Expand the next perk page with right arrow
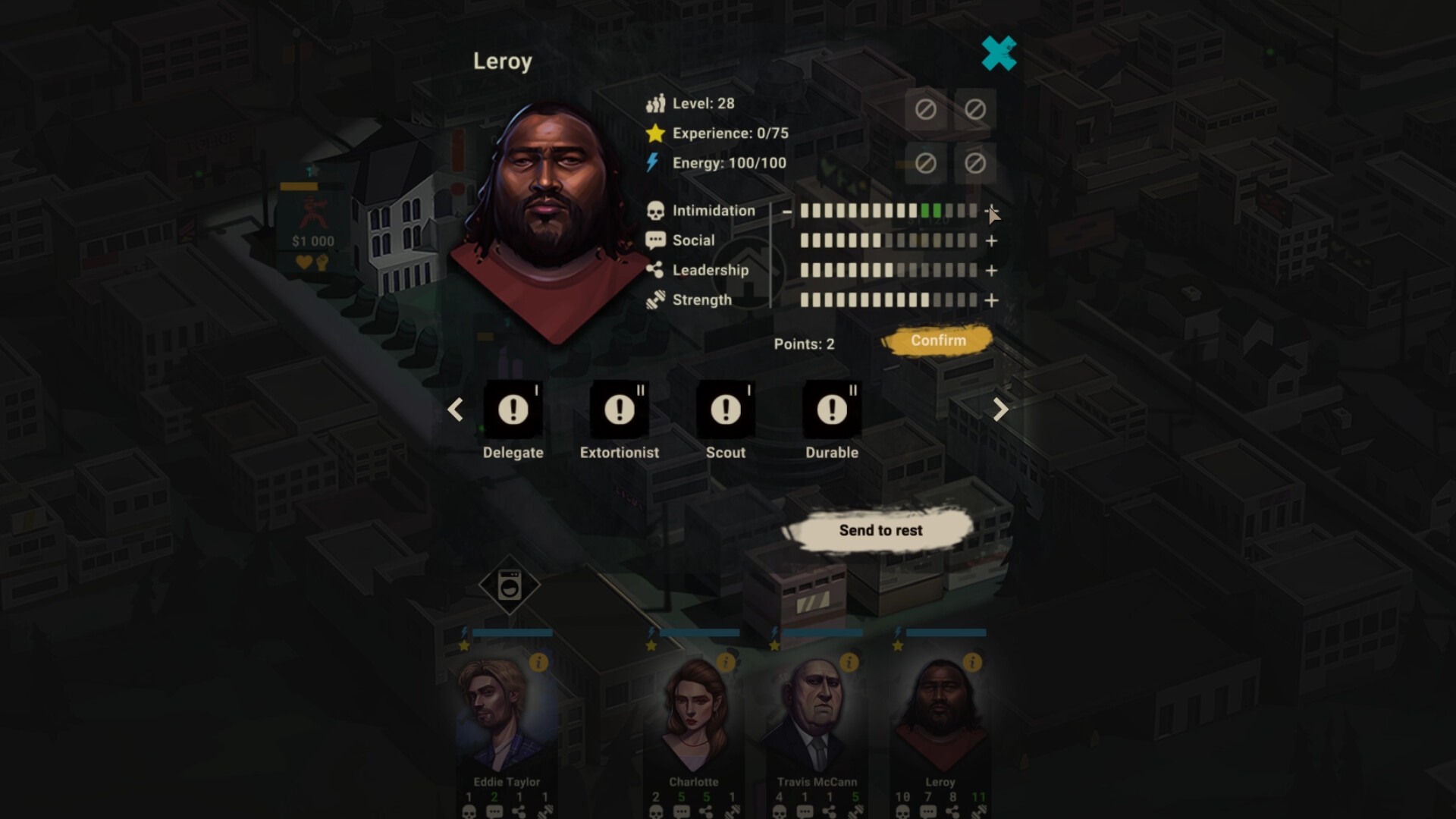This screenshot has height=819, width=1456. [1000, 410]
